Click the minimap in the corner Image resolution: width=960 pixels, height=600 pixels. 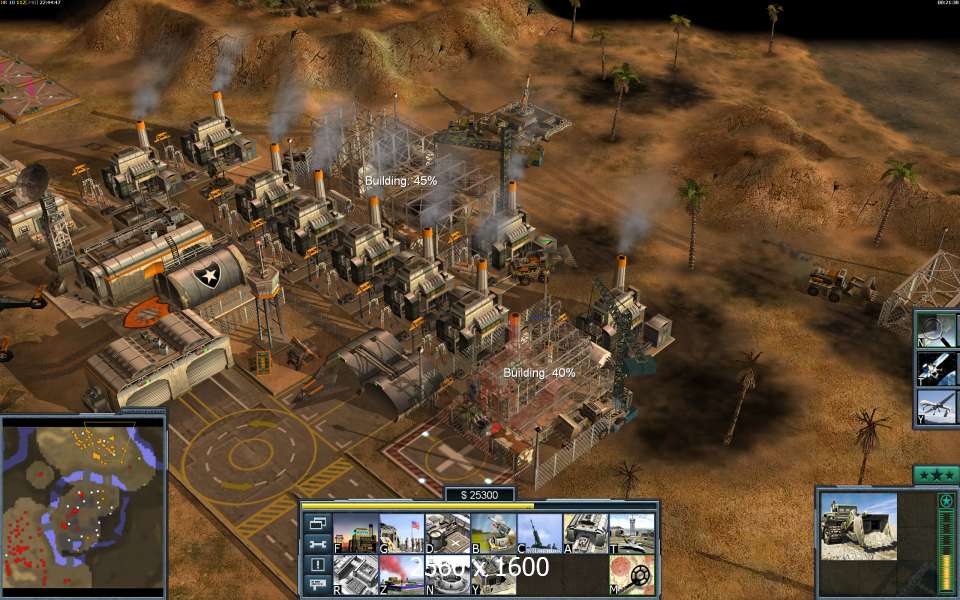pos(83,504)
